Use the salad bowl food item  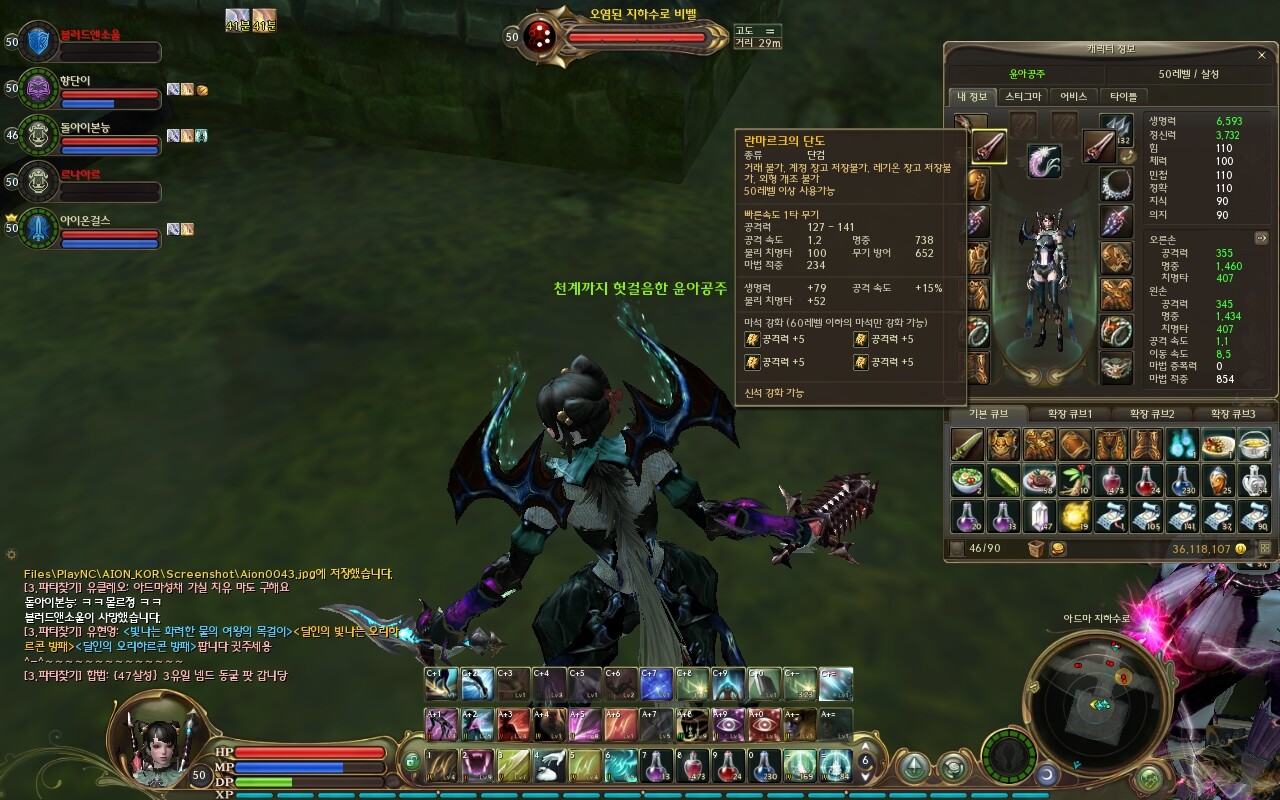click(x=967, y=480)
